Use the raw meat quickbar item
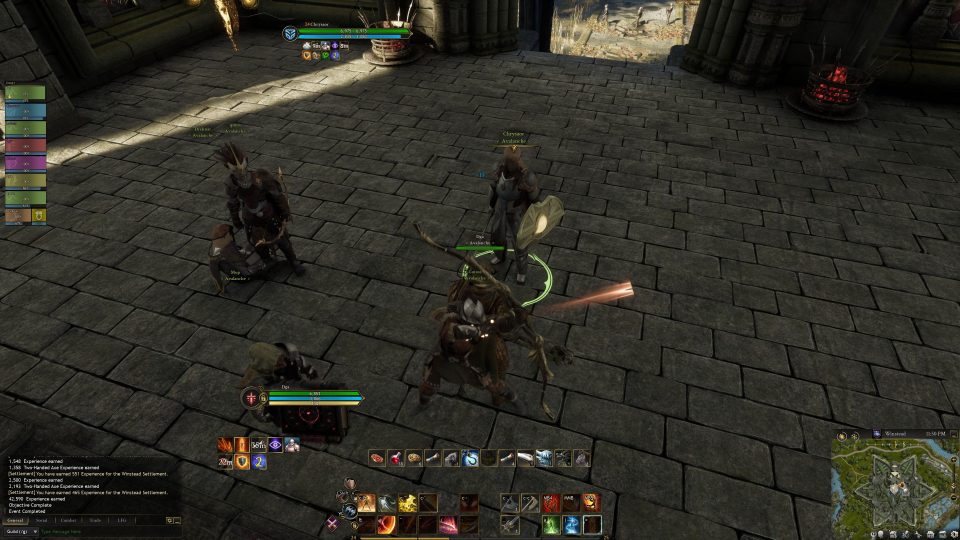Image resolution: width=960 pixels, height=540 pixels. point(378,458)
